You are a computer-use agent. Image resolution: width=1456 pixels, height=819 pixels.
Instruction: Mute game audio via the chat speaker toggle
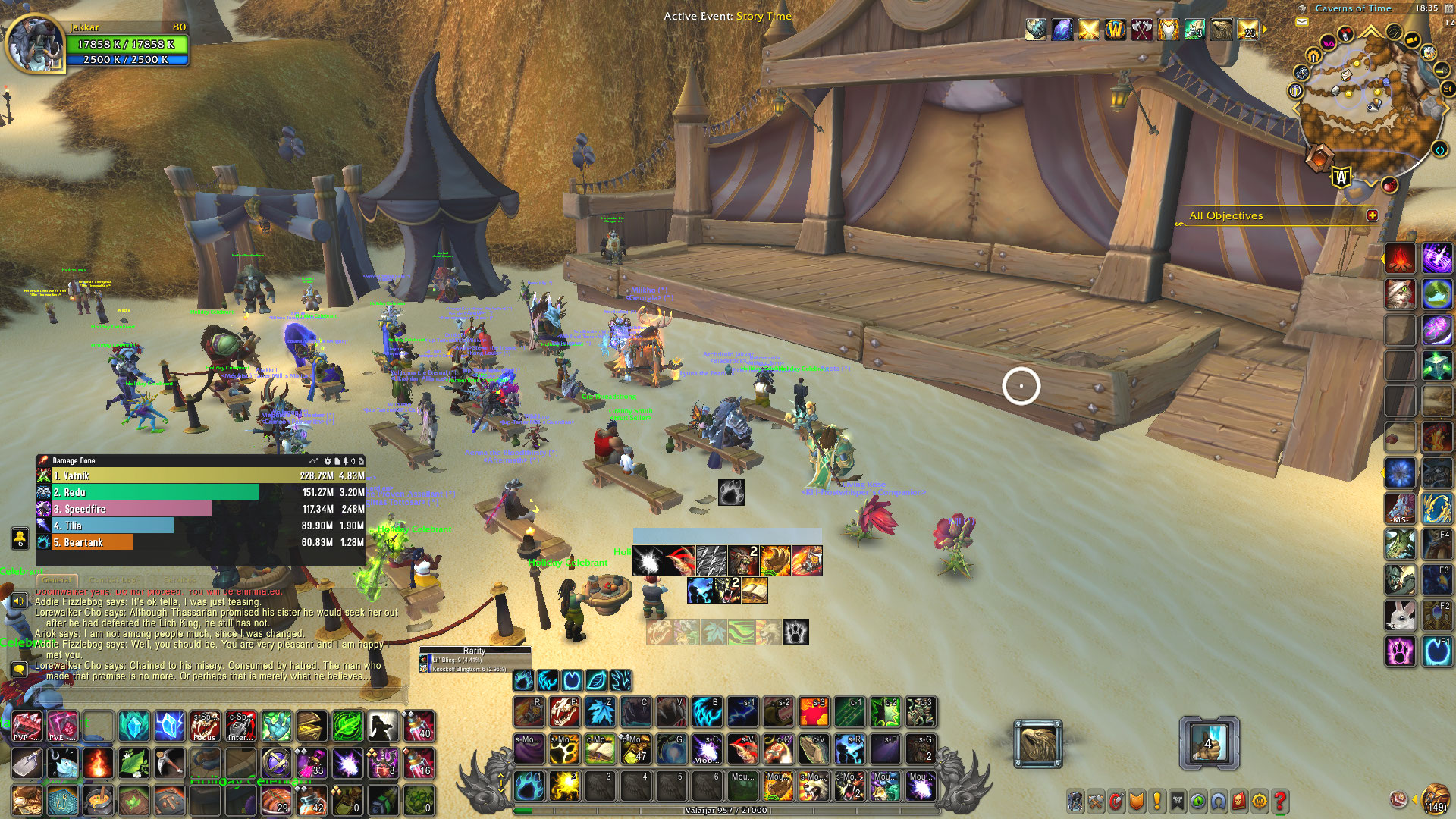(19, 599)
